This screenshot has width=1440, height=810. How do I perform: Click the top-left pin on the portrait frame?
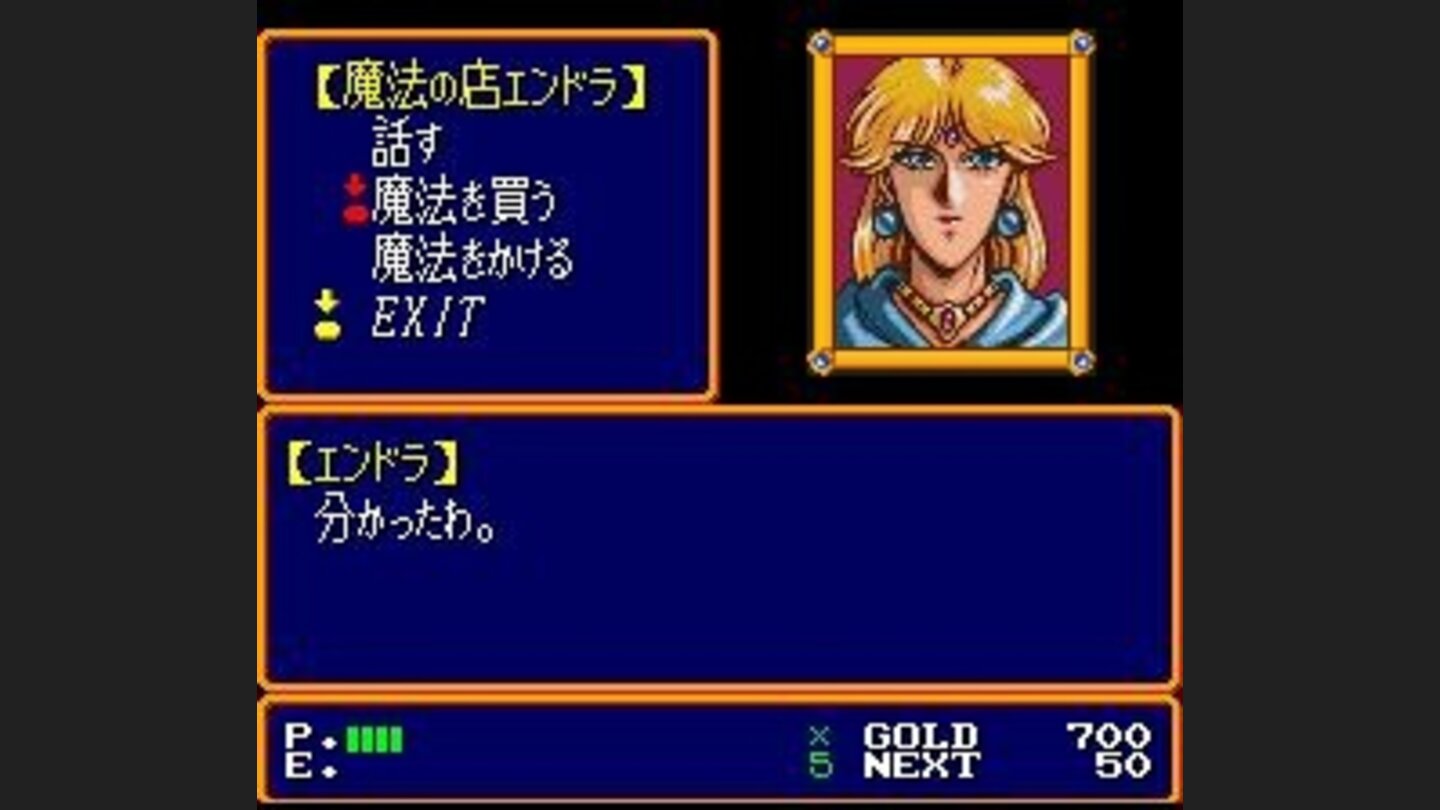tap(823, 41)
